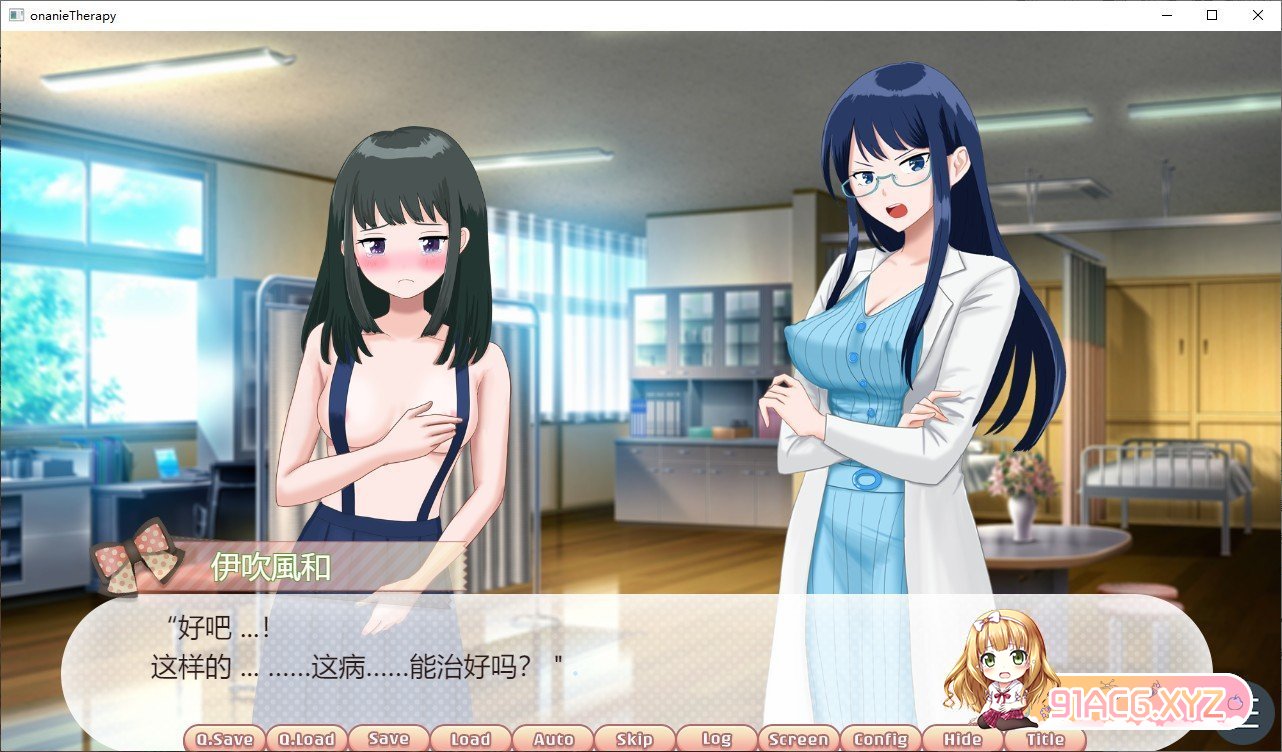The width and height of the screenshot is (1282, 752).
Task: Toggle Auto text advance
Action: click(x=553, y=739)
